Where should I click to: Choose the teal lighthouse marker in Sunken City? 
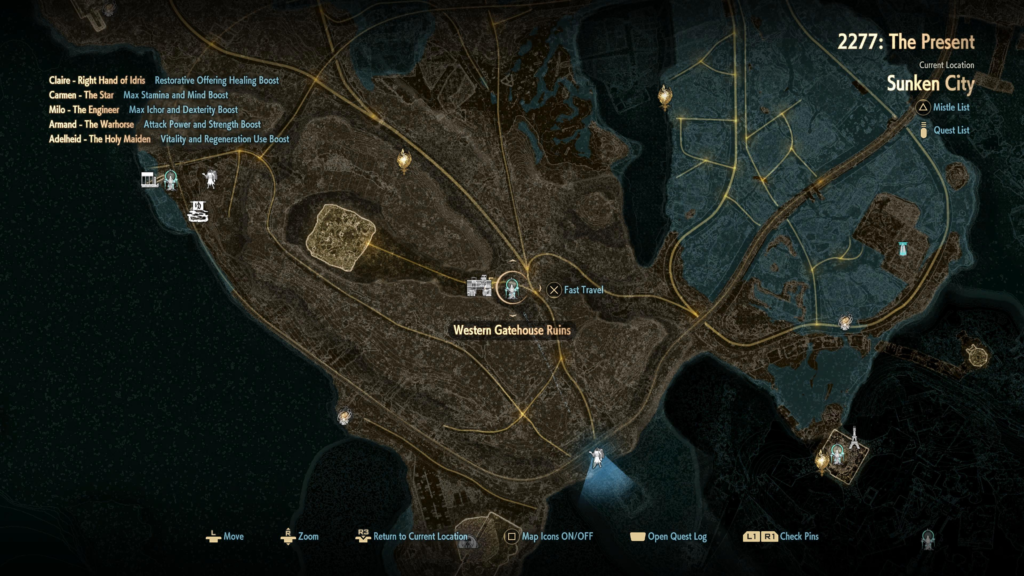point(903,249)
